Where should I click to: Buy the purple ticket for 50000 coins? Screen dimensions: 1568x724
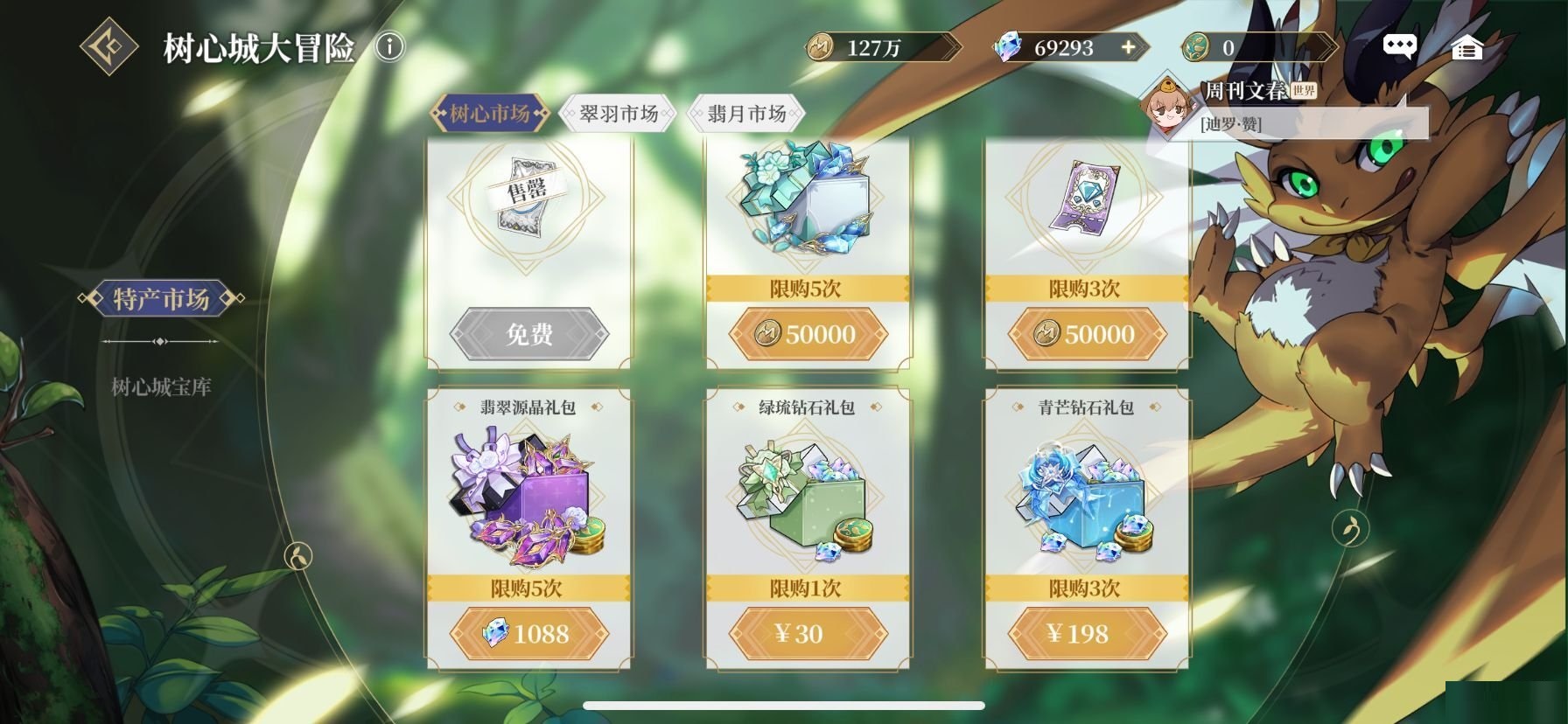(1087, 334)
